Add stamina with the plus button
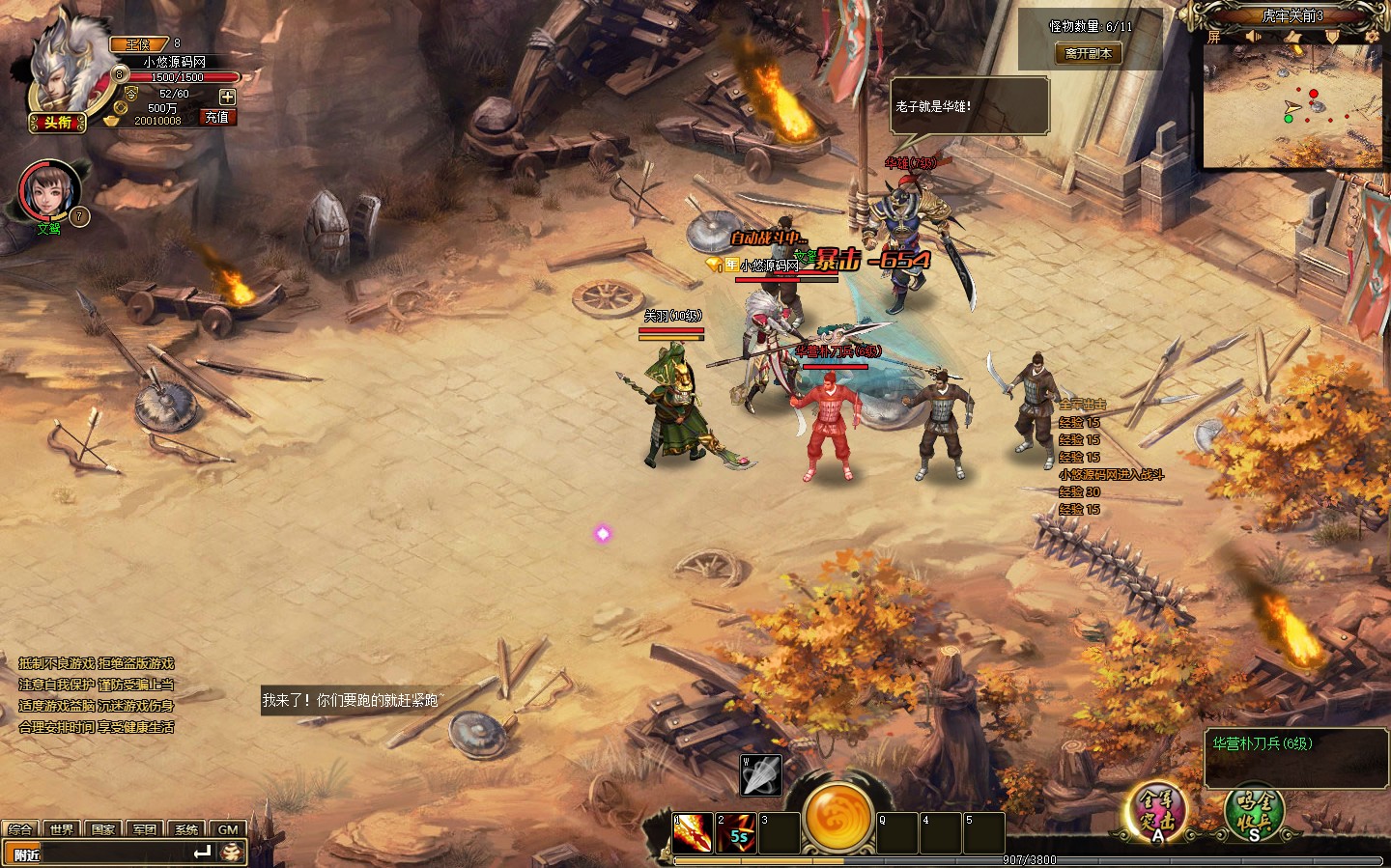Screen dimensions: 1391x868 coord(227,97)
